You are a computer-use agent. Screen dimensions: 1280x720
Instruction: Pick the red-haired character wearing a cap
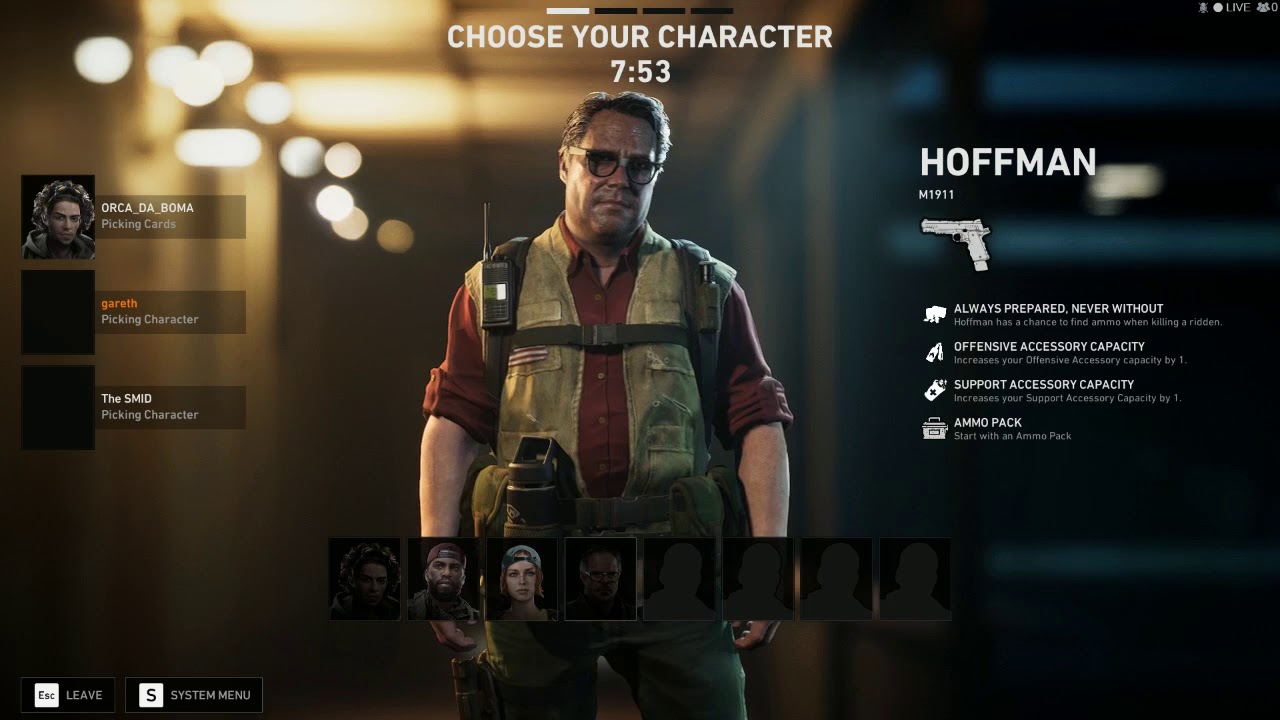click(522, 579)
